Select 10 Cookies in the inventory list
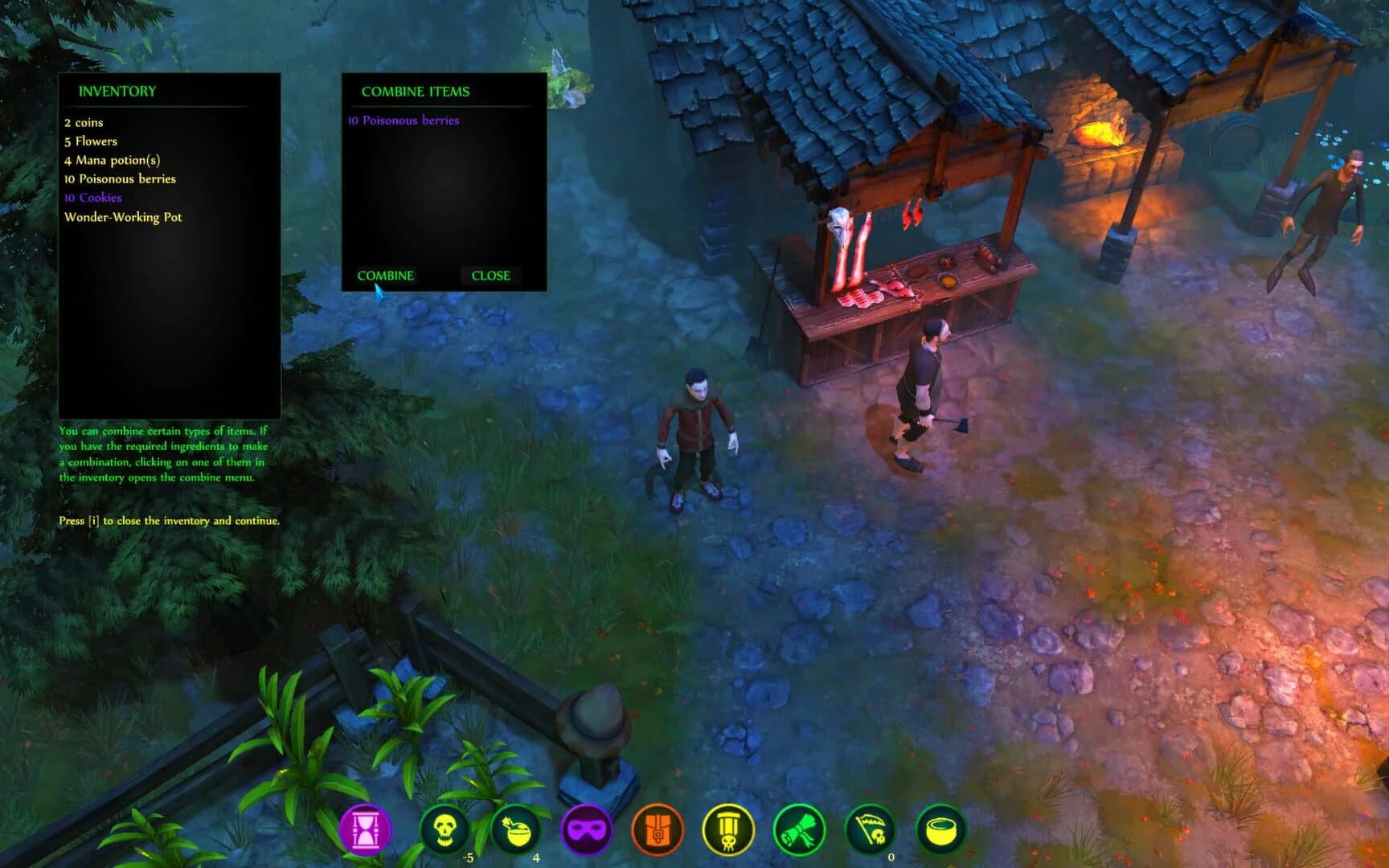 pos(93,198)
